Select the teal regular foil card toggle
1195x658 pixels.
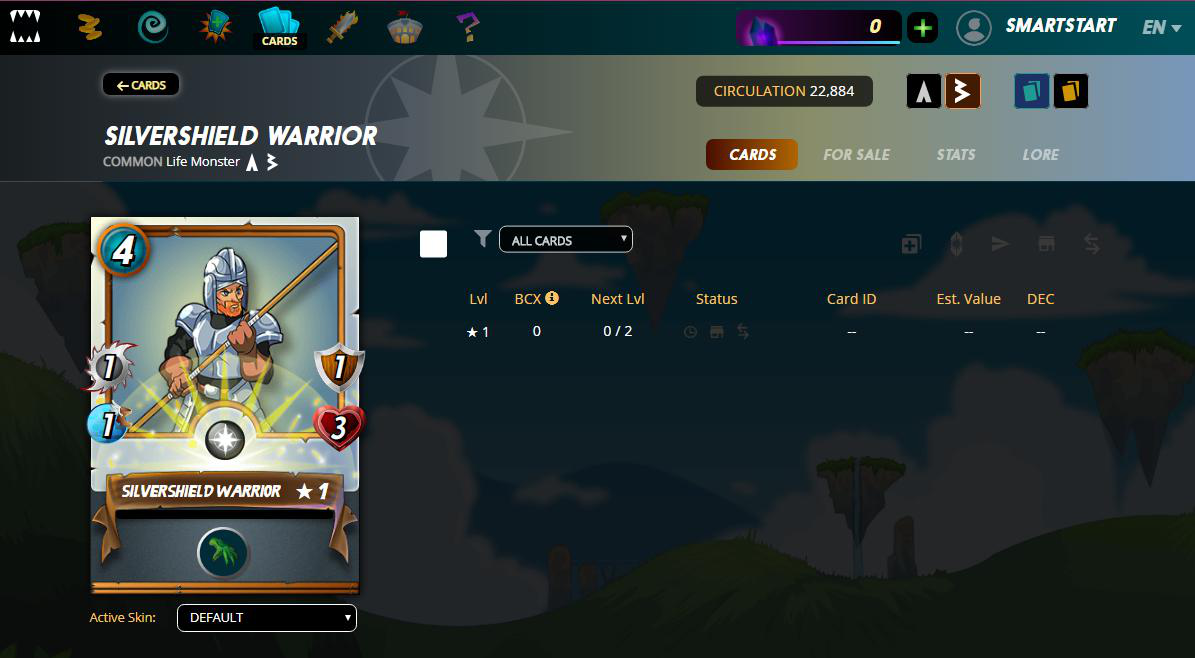(x=1031, y=91)
